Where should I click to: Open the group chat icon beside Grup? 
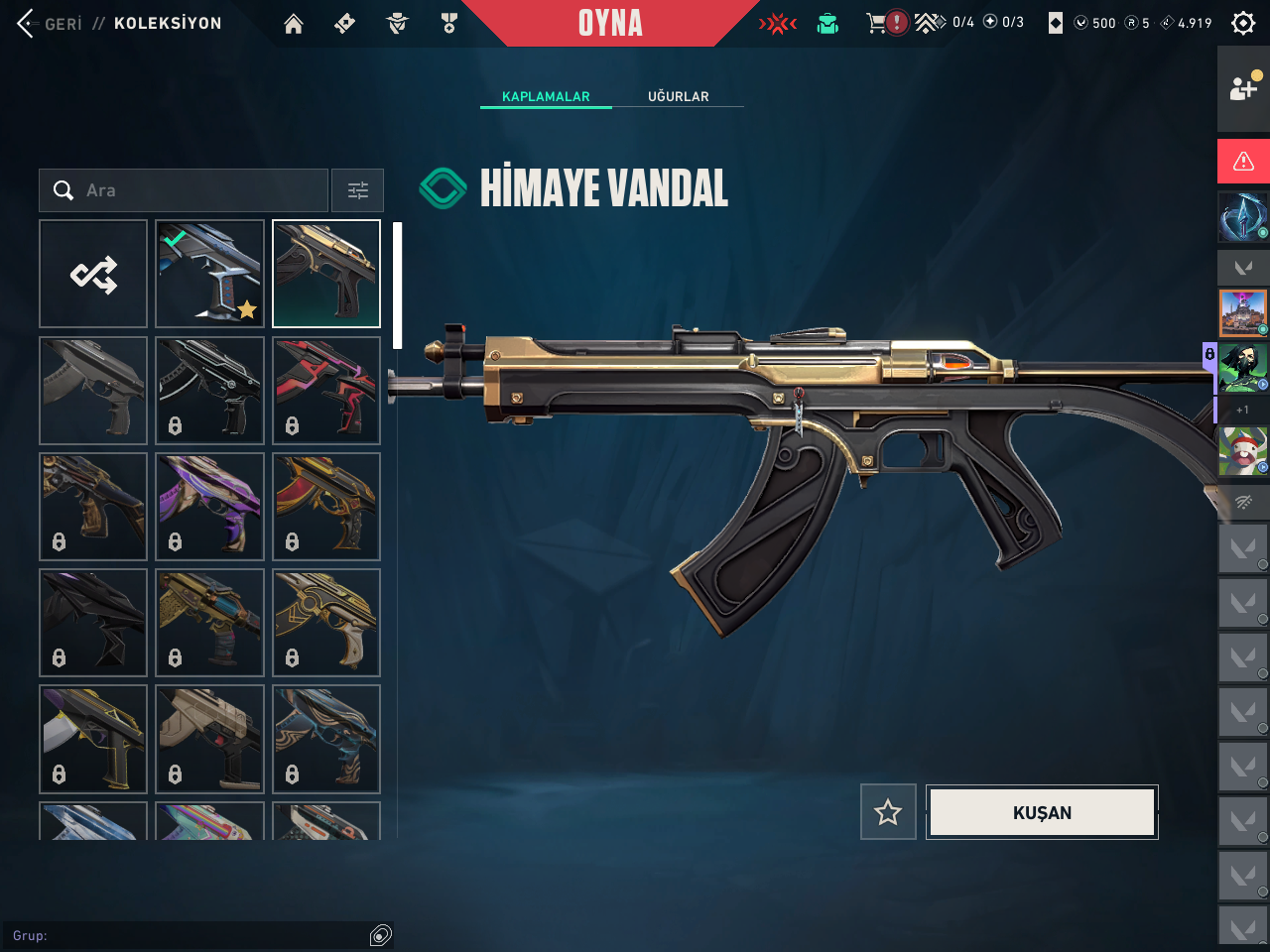tap(381, 935)
